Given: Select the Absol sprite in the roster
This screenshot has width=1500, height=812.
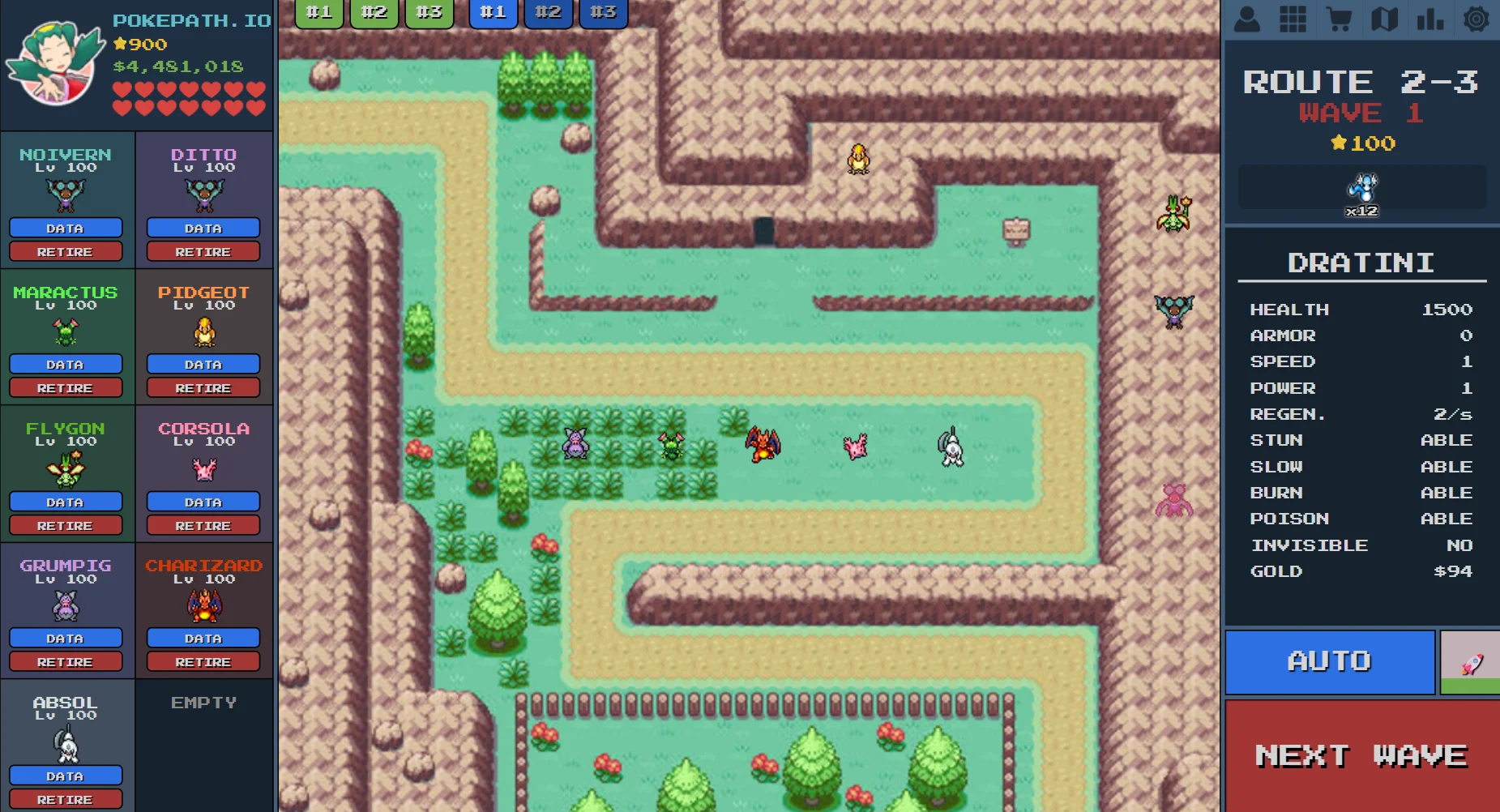Looking at the screenshot, I should point(66,744).
